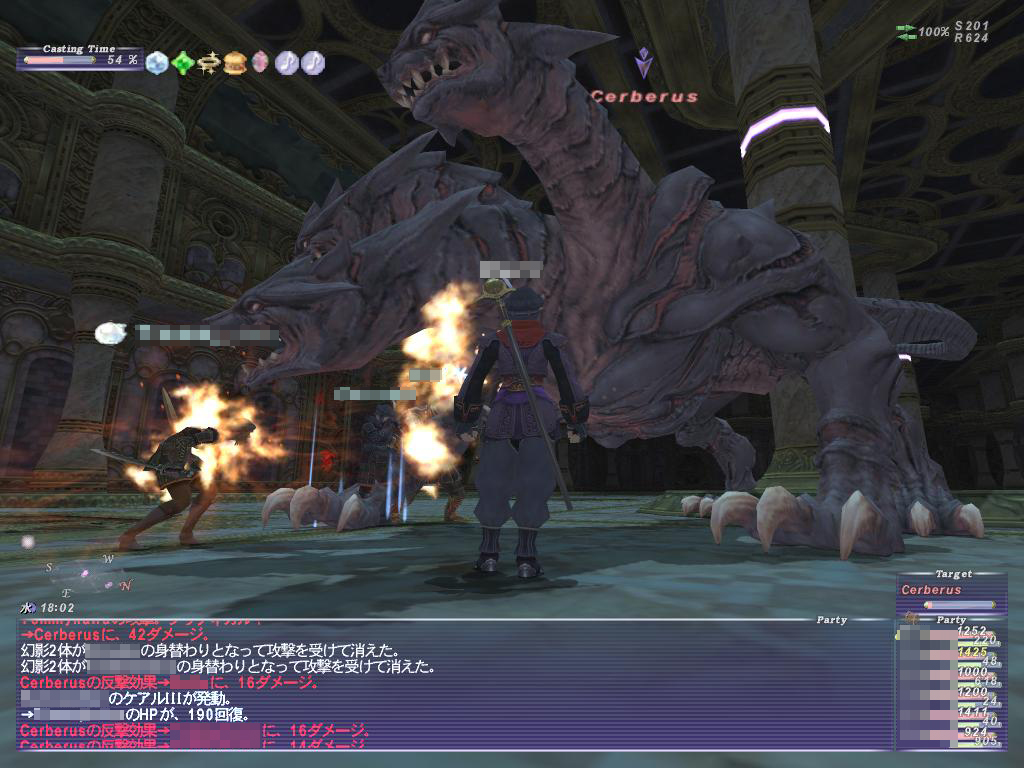This screenshot has width=1024, height=768.
Task: Inspect the golden sparkling ring buff icon
Action: coord(209,62)
